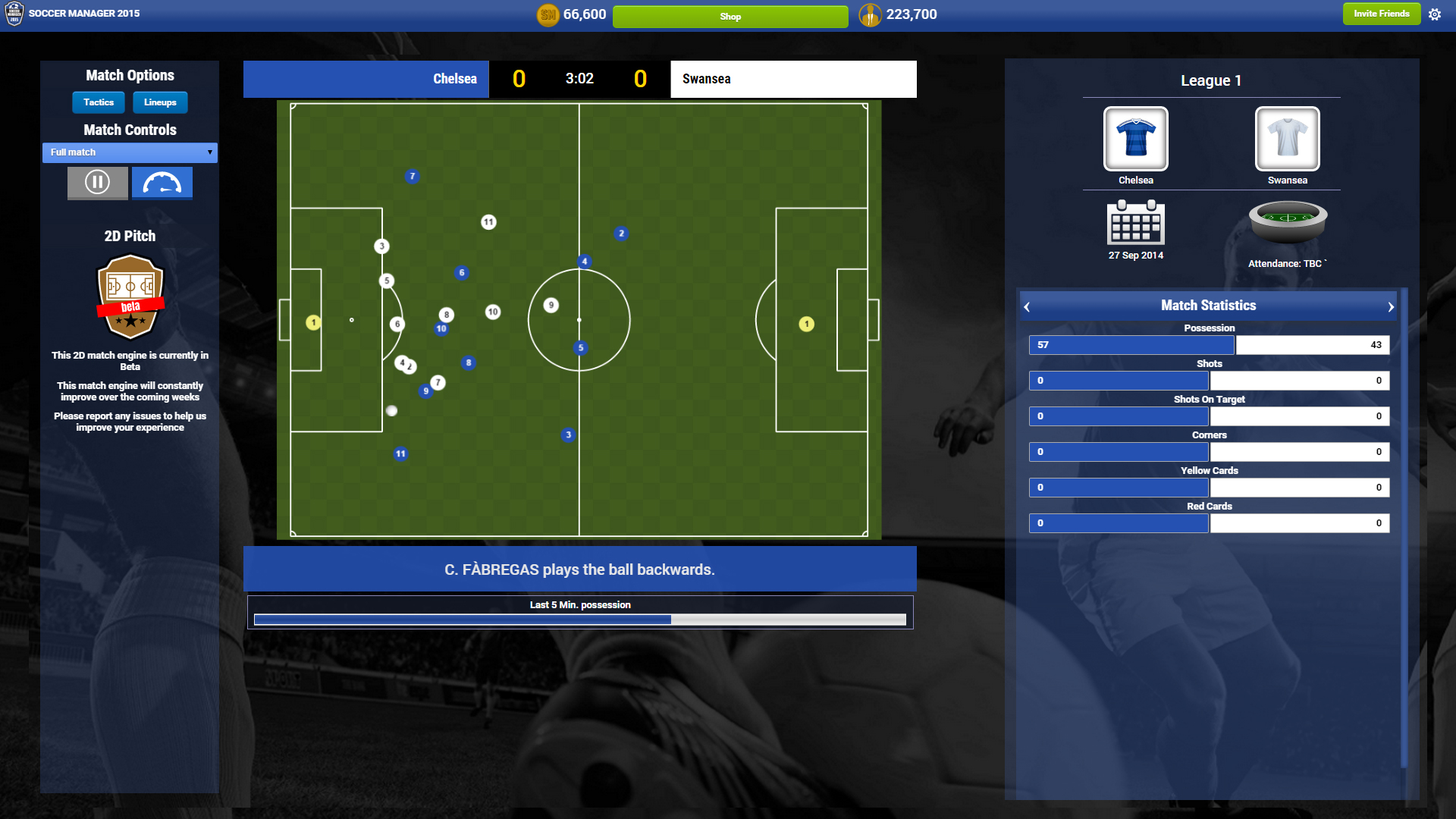Open the Shop

pos(730,16)
